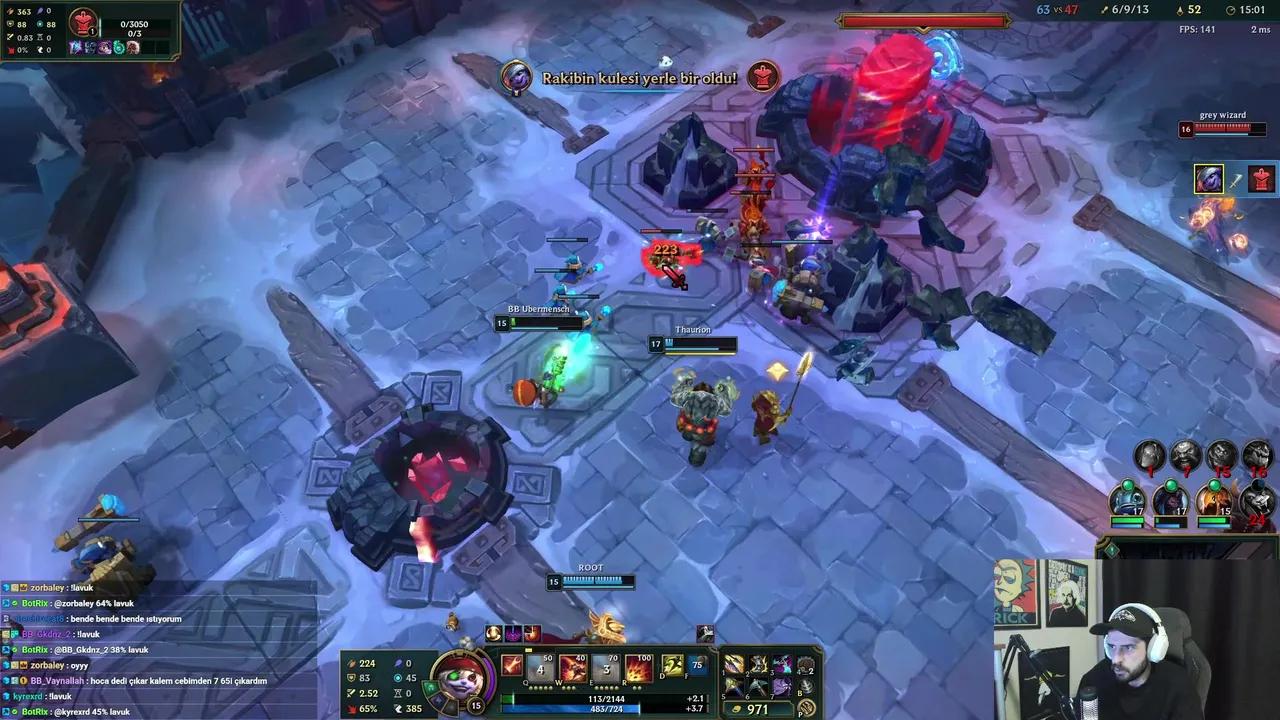Select Tristana's Q Rapid Fire ability icon
Screen dimensions: 1280x720
point(538,668)
